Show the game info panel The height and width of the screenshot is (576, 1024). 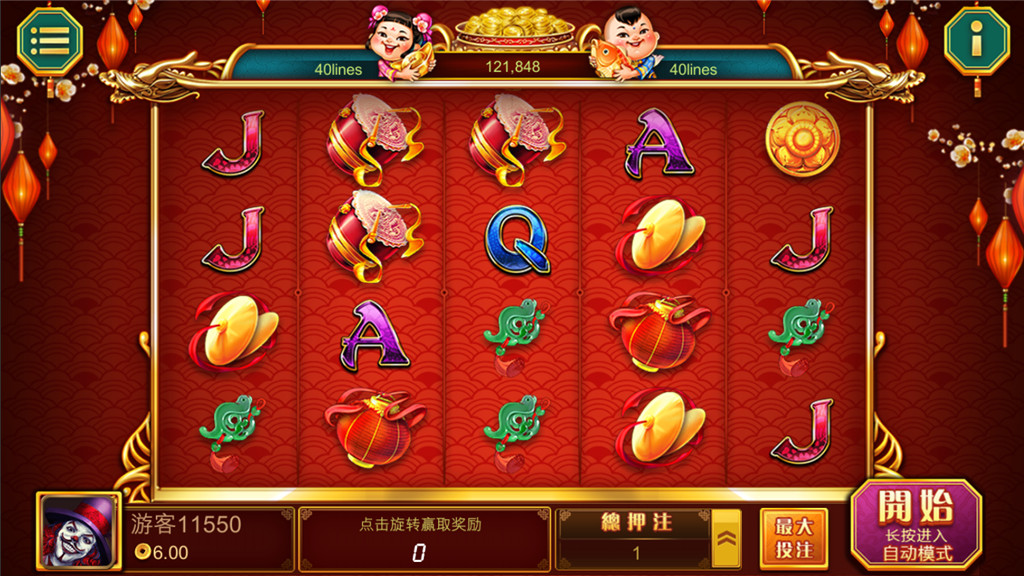pos(975,40)
